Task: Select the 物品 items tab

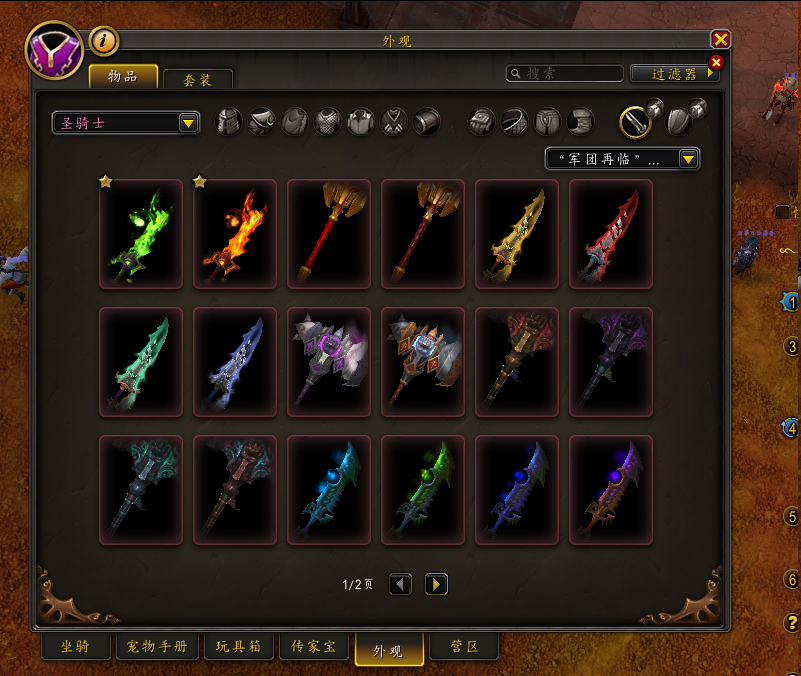Action: (x=123, y=77)
